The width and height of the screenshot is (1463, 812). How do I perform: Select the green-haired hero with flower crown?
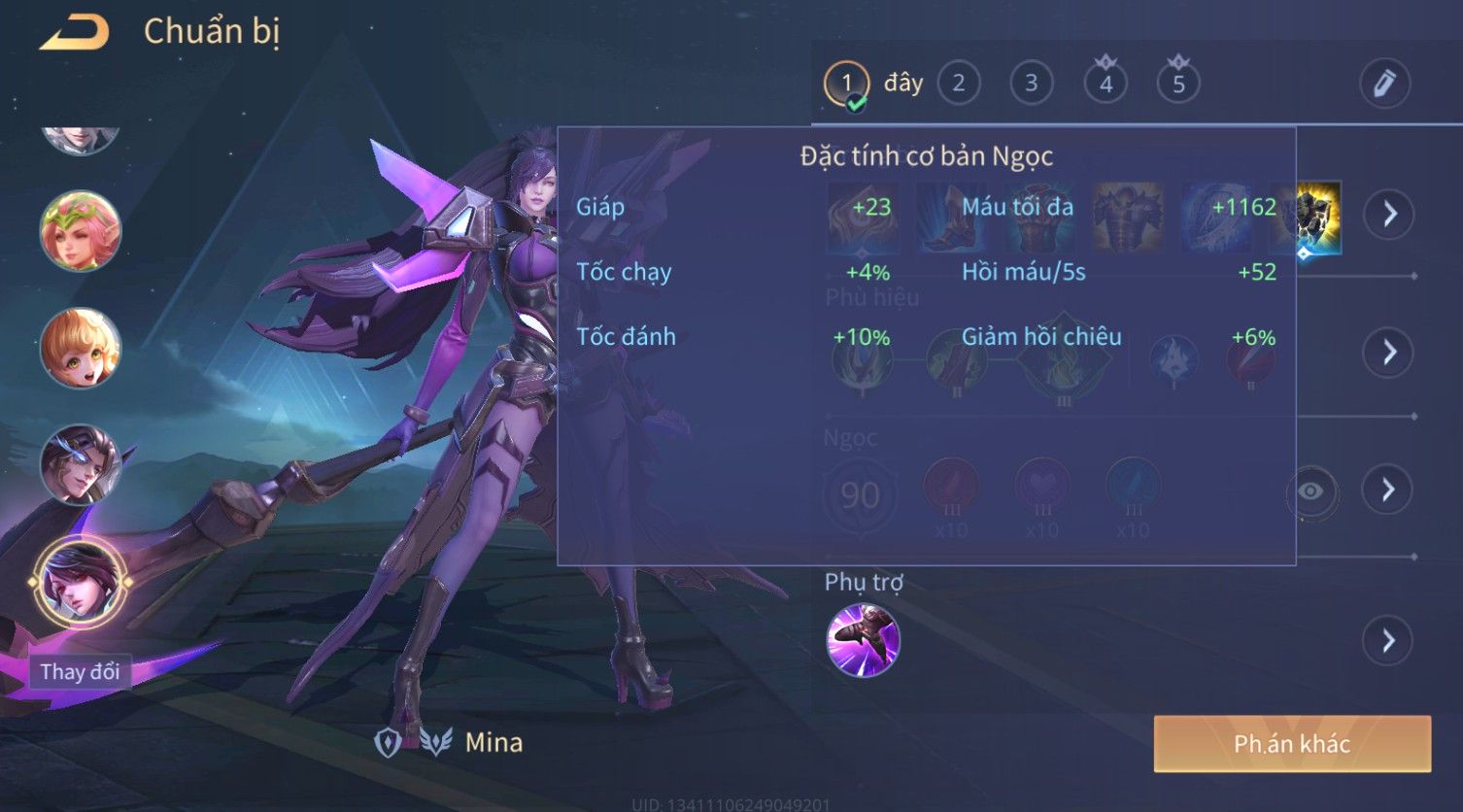80,231
